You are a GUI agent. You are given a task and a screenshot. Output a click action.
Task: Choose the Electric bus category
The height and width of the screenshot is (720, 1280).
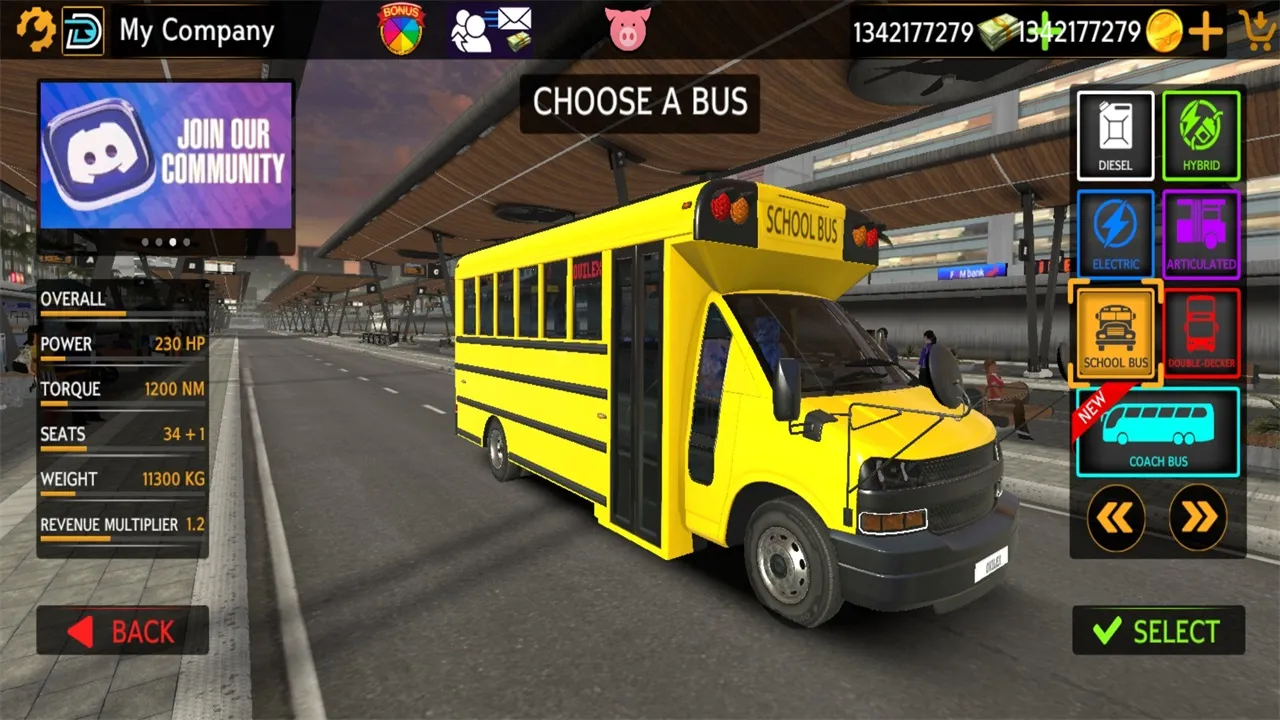pyautogui.click(x=1115, y=234)
